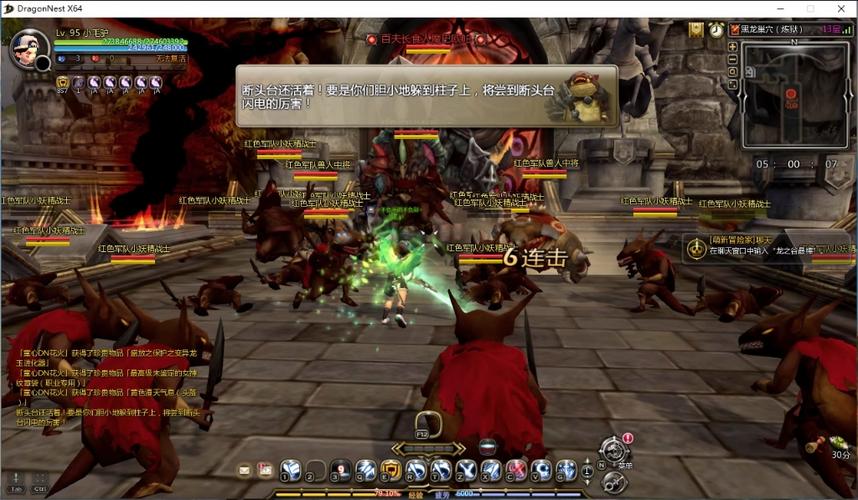Zoom in the minimap with plus button
The image size is (858, 500).
733,46
